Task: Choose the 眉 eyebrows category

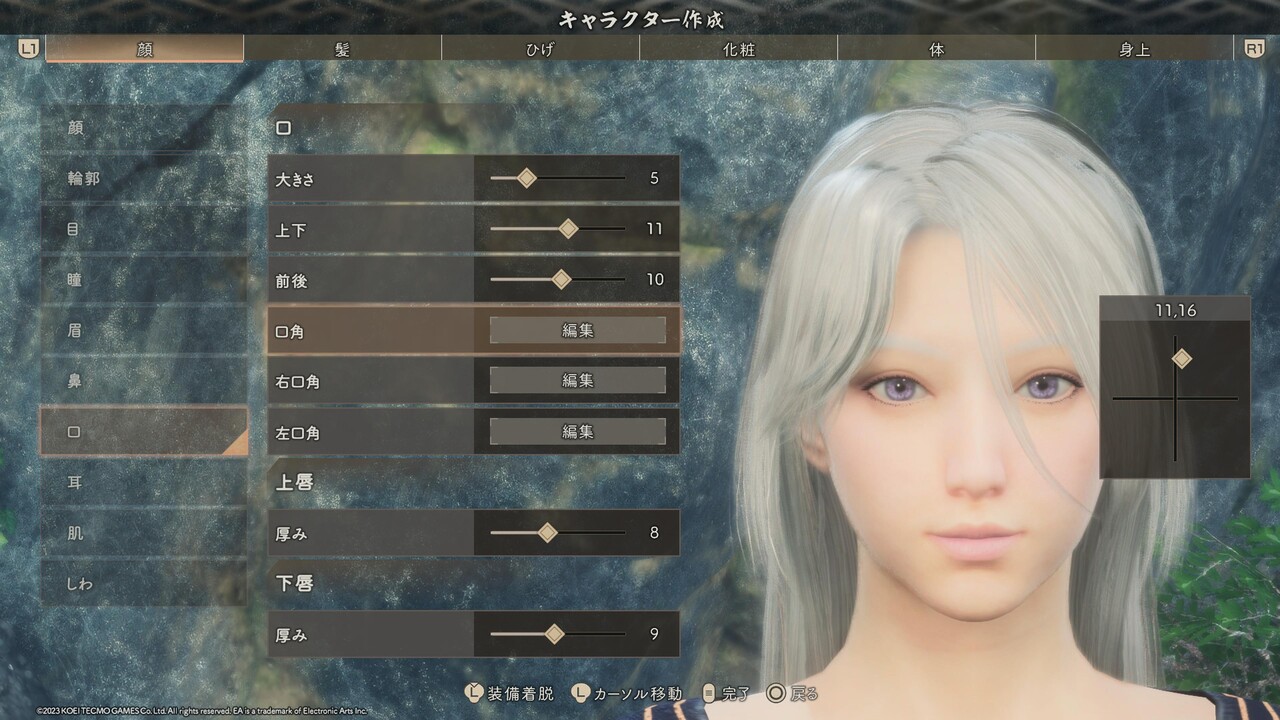Action: (x=143, y=330)
